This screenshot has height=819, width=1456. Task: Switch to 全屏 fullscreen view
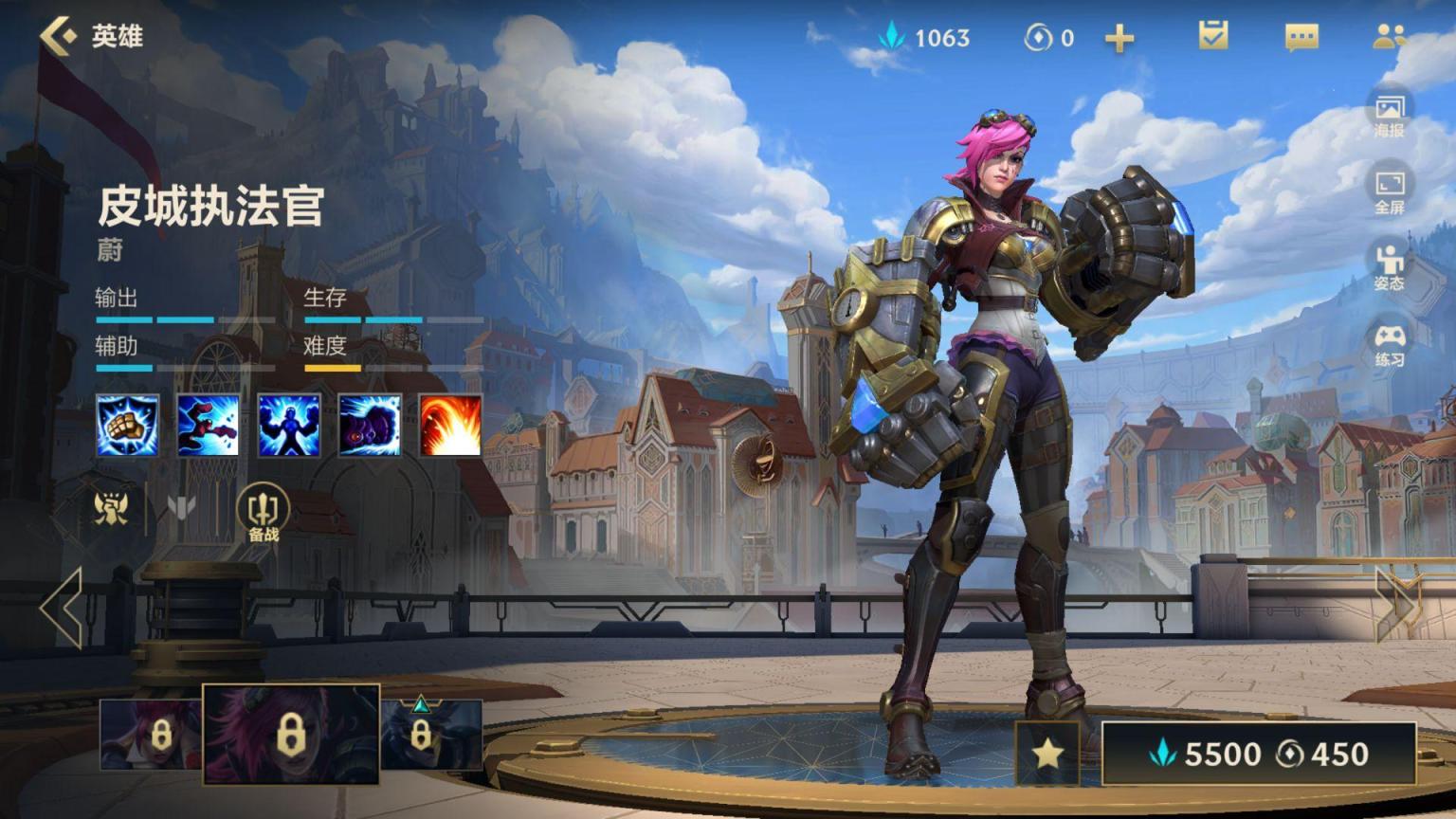1390,191
